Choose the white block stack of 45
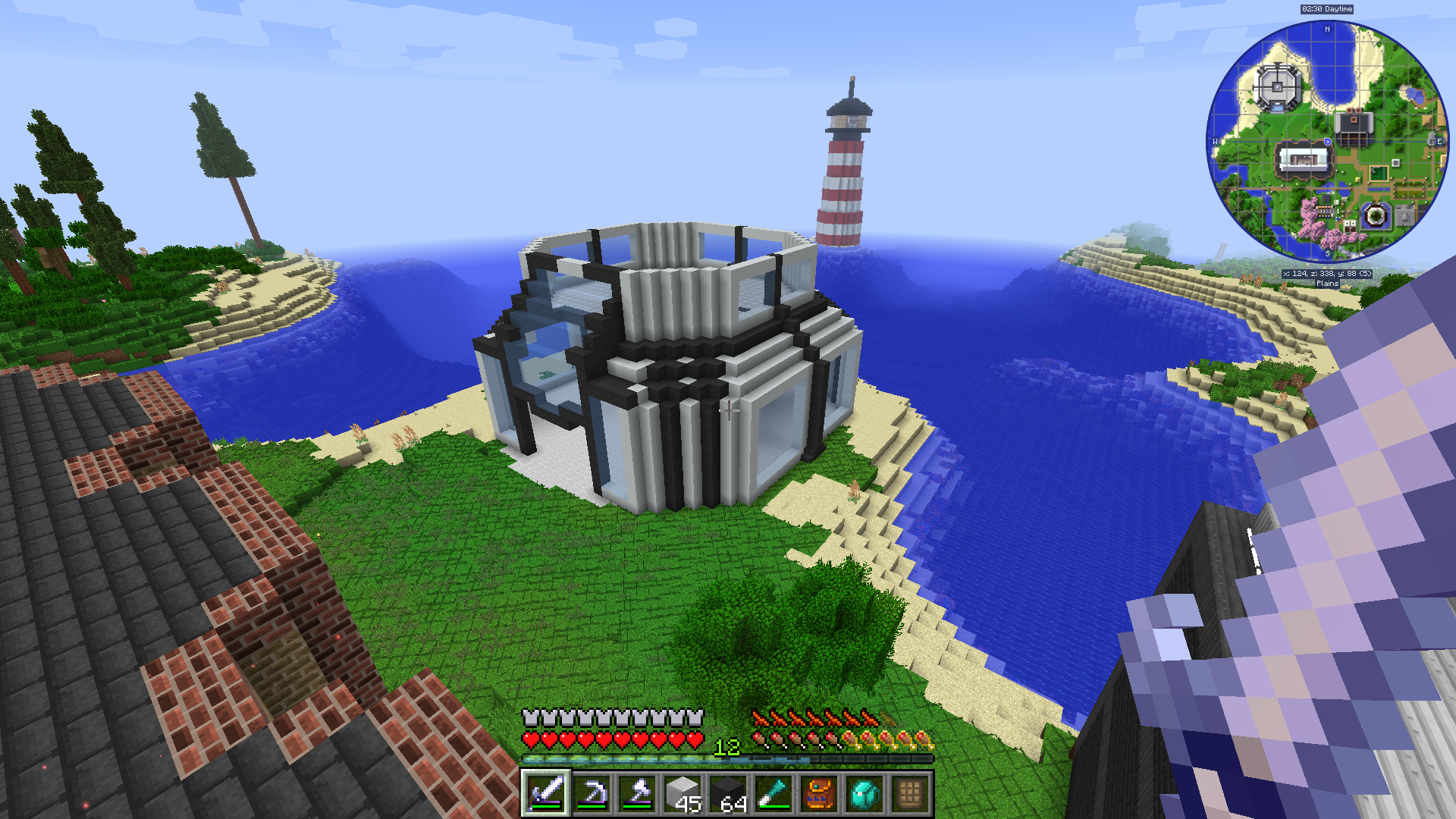1456x819 pixels. click(x=682, y=793)
